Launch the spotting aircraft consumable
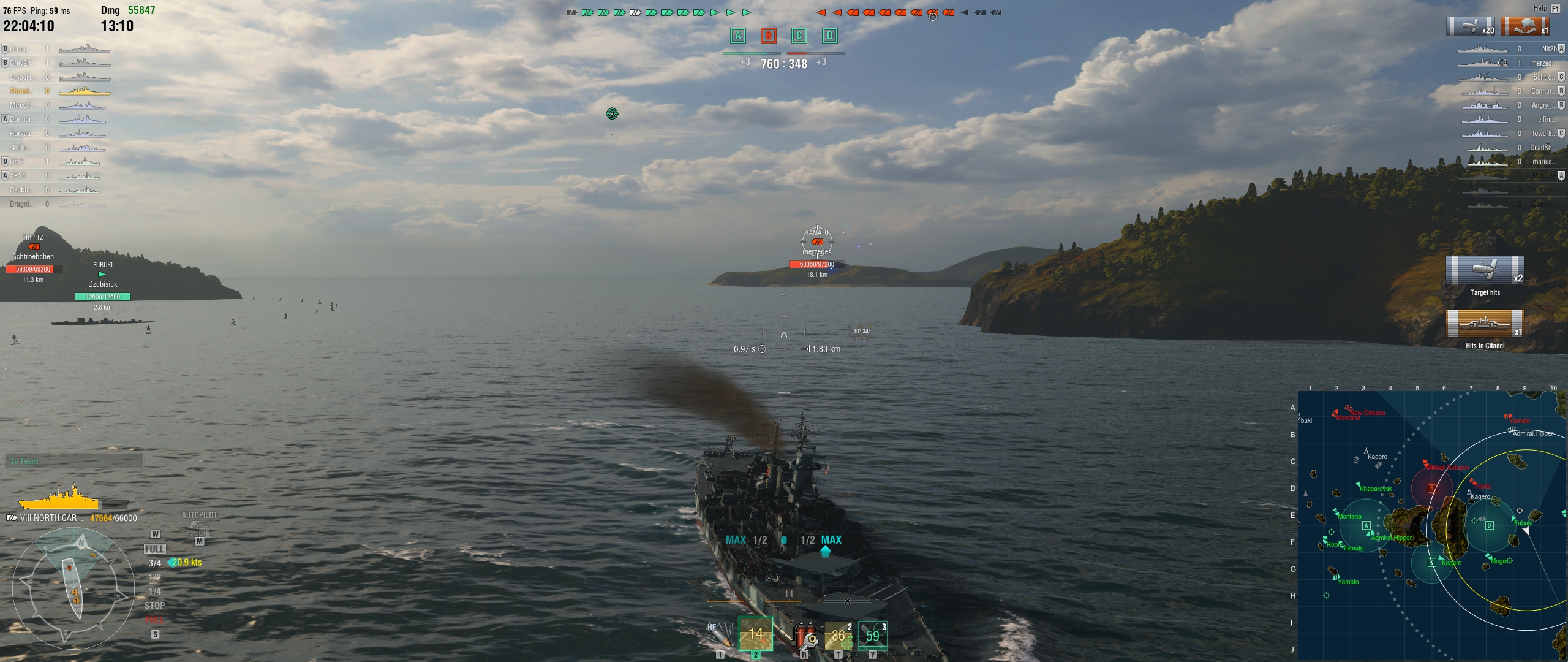The image size is (1568, 662). pos(872,636)
